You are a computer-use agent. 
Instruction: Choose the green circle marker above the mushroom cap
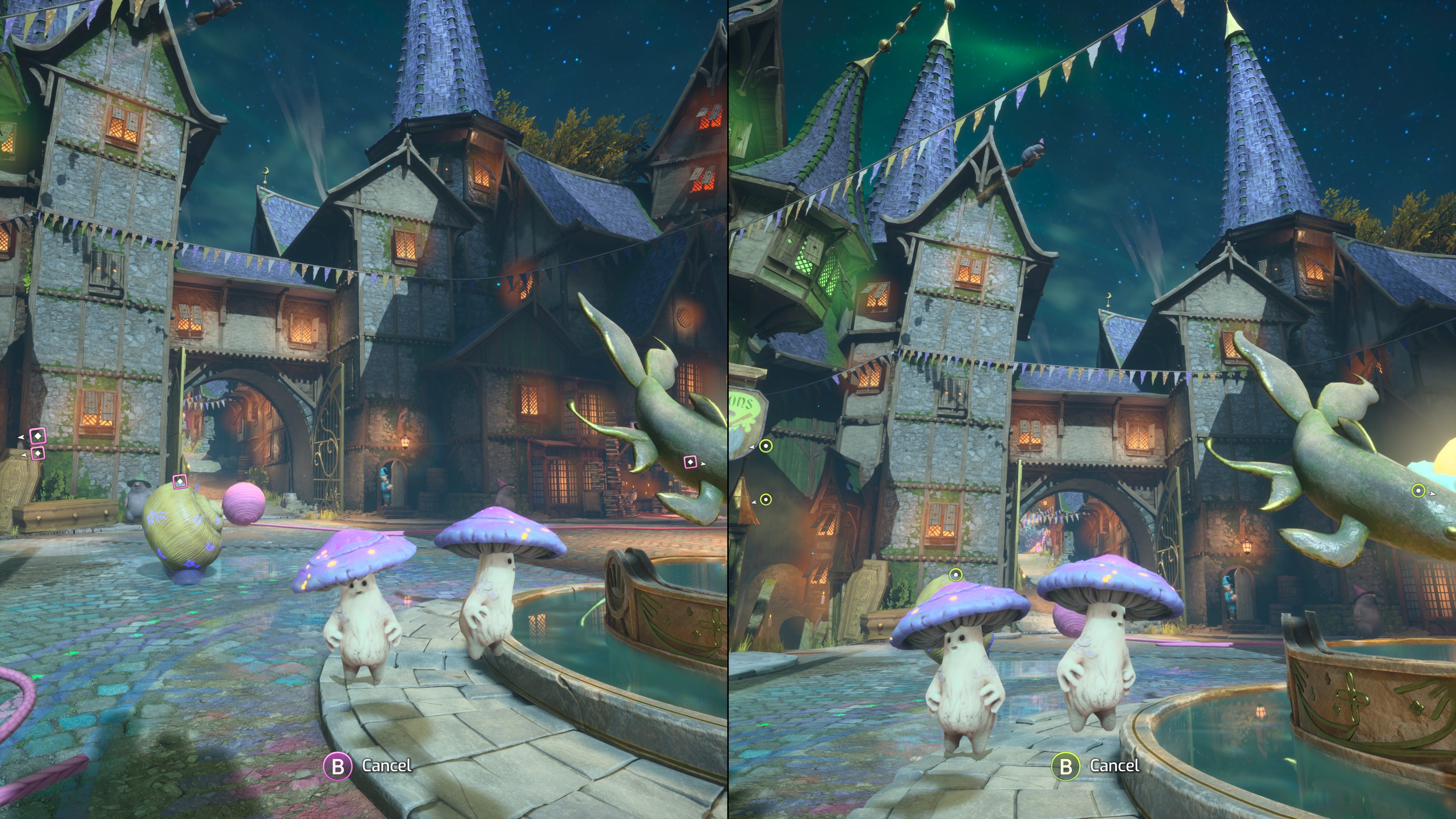(x=955, y=576)
